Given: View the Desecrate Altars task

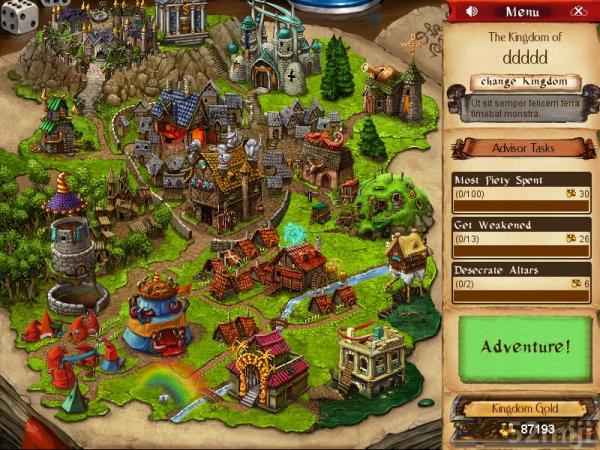Looking at the screenshot, I should pyautogui.click(x=521, y=276).
